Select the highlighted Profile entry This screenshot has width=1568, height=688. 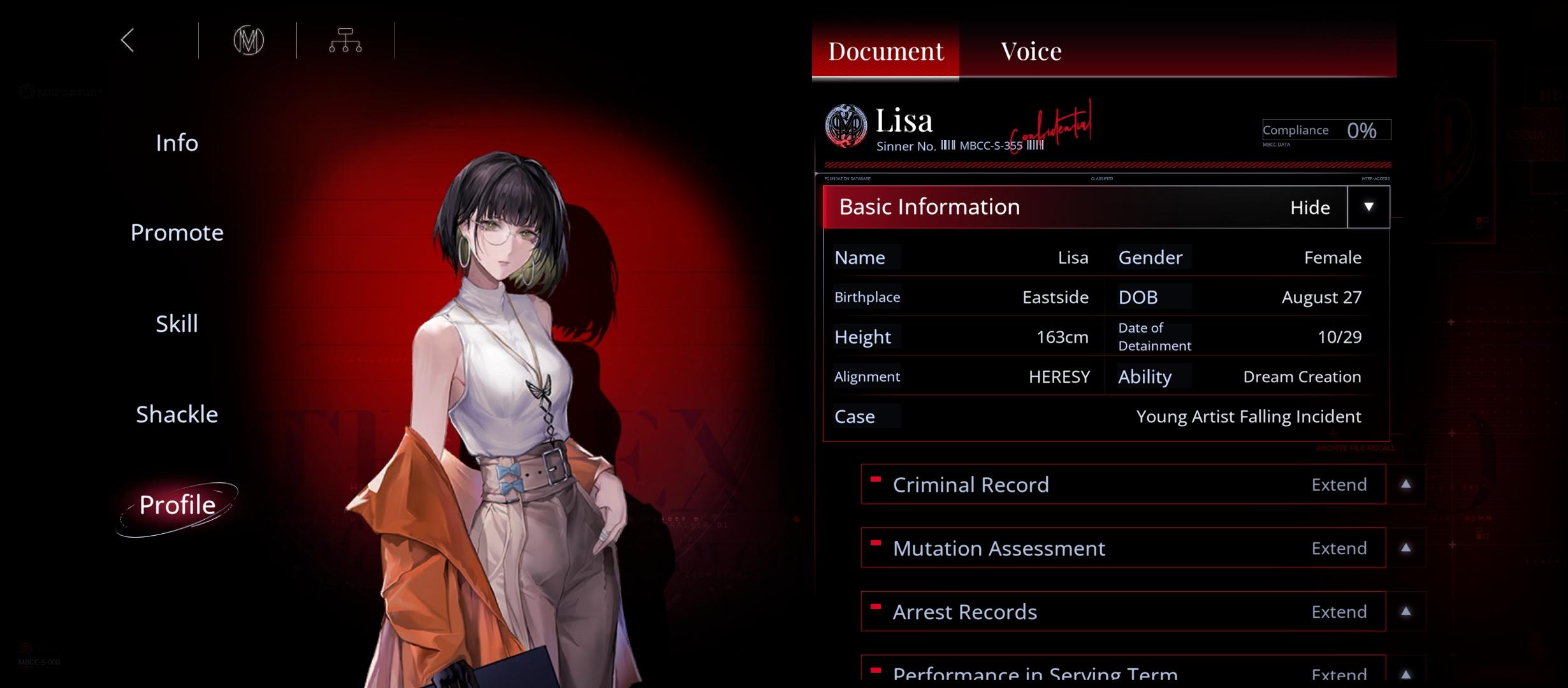pos(177,505)
